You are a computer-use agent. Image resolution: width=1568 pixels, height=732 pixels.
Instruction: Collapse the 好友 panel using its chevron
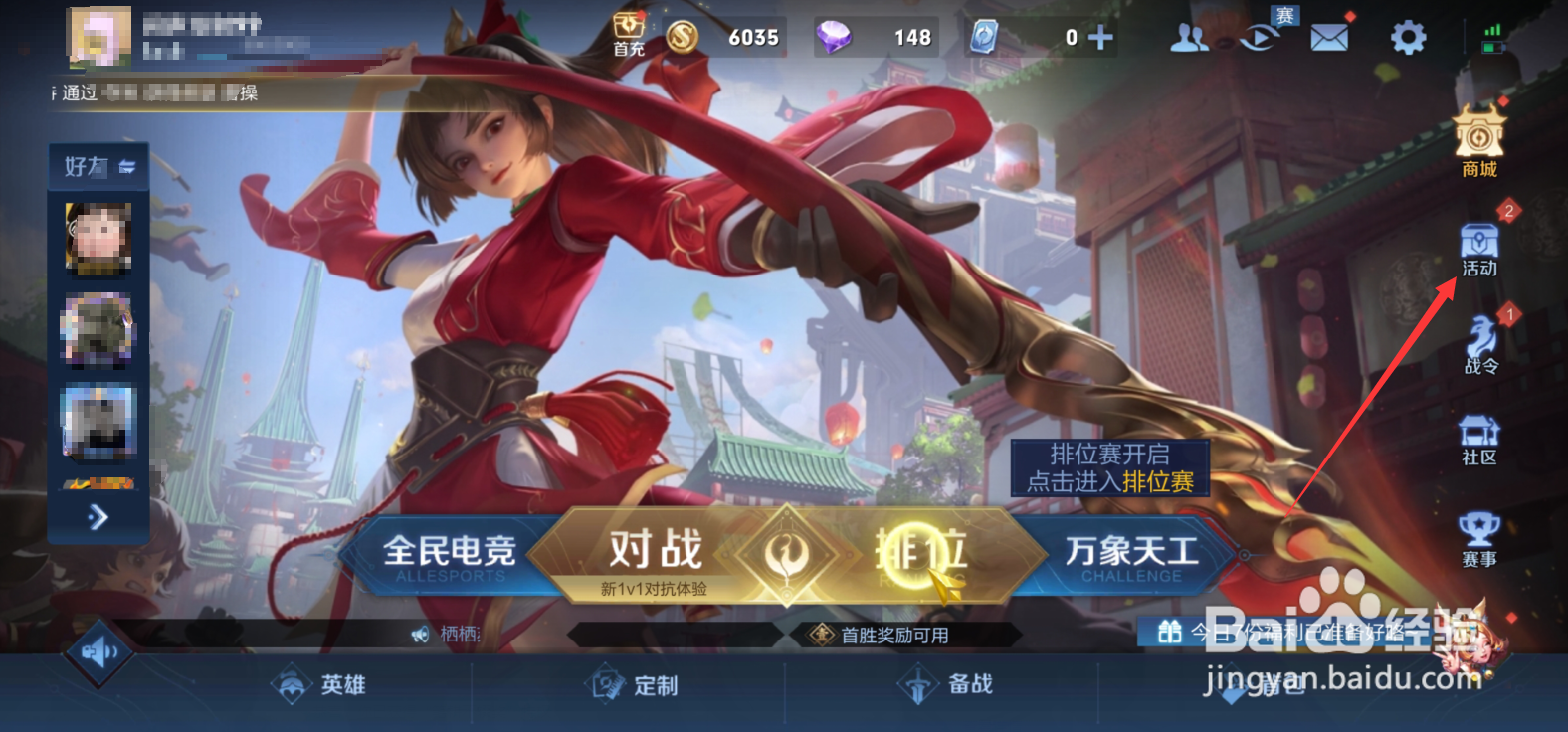(x=128, y=167)
